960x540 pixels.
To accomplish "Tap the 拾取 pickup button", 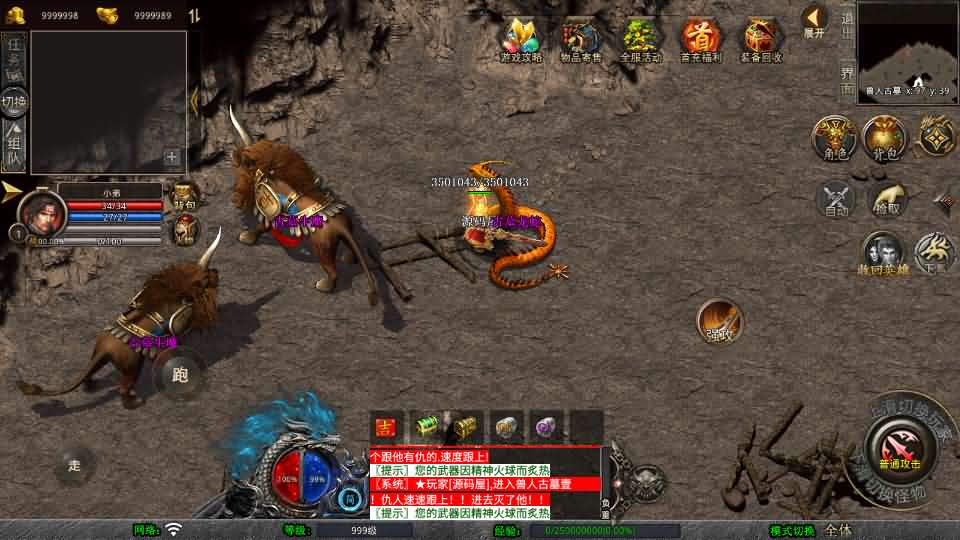I will click(x=887, y=199).
